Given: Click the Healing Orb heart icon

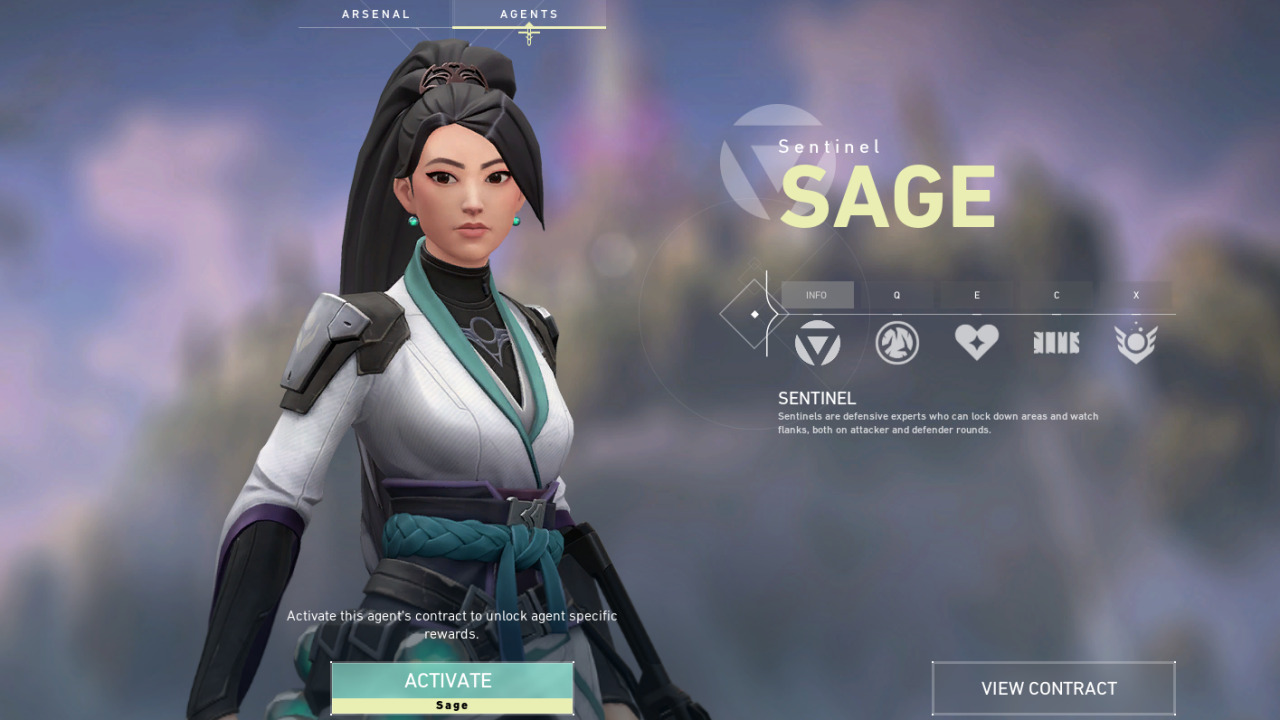Looking at the screenshot, I should click(976, 342).
